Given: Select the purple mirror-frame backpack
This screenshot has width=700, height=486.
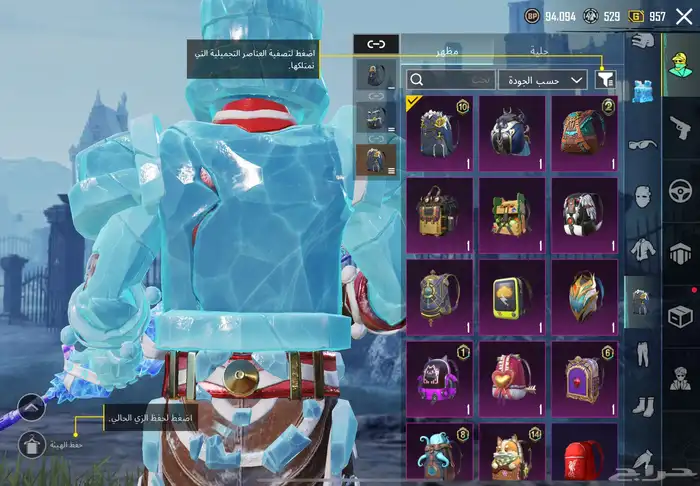Looking at the screenshot, I should tap(584, 376).
